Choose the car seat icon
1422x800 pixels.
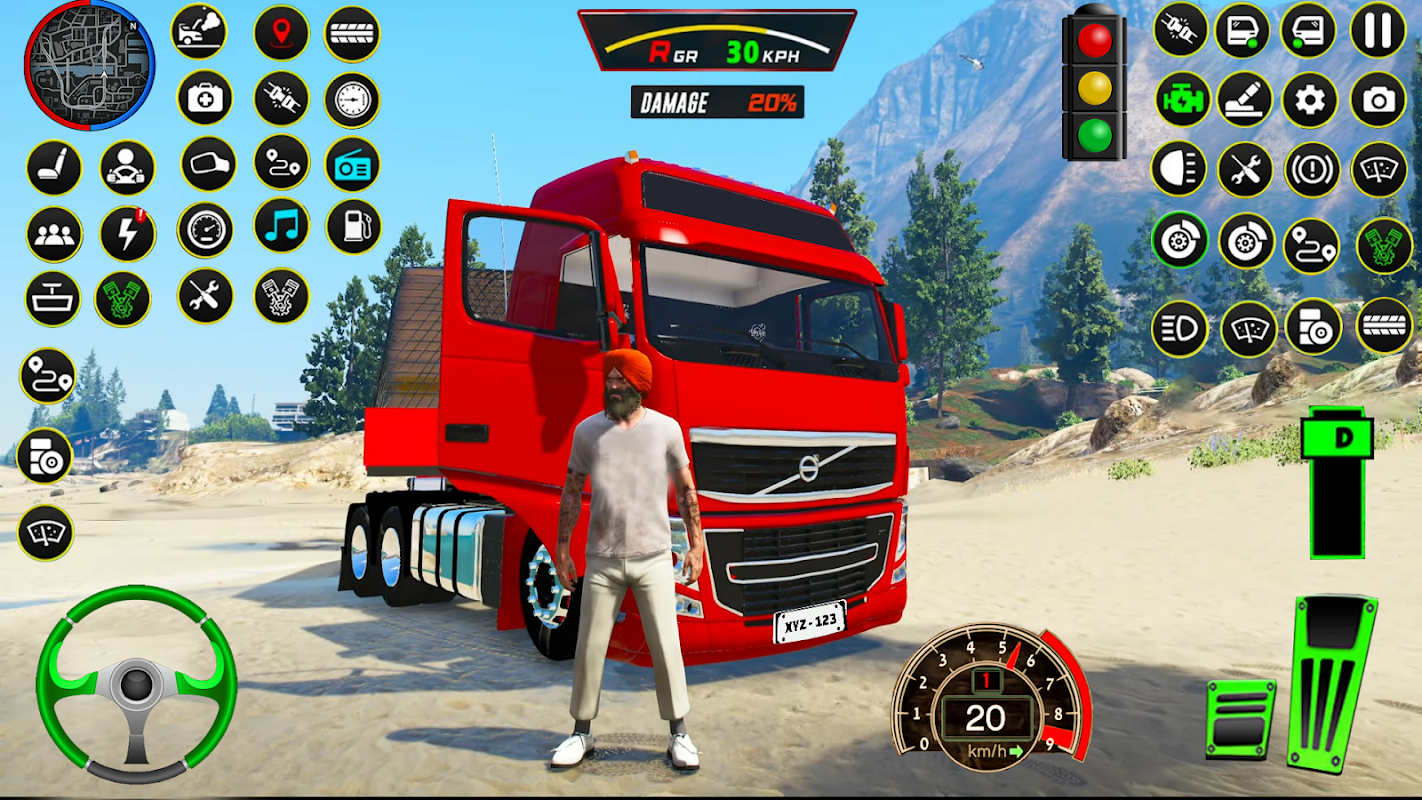(x=54, y=167)
